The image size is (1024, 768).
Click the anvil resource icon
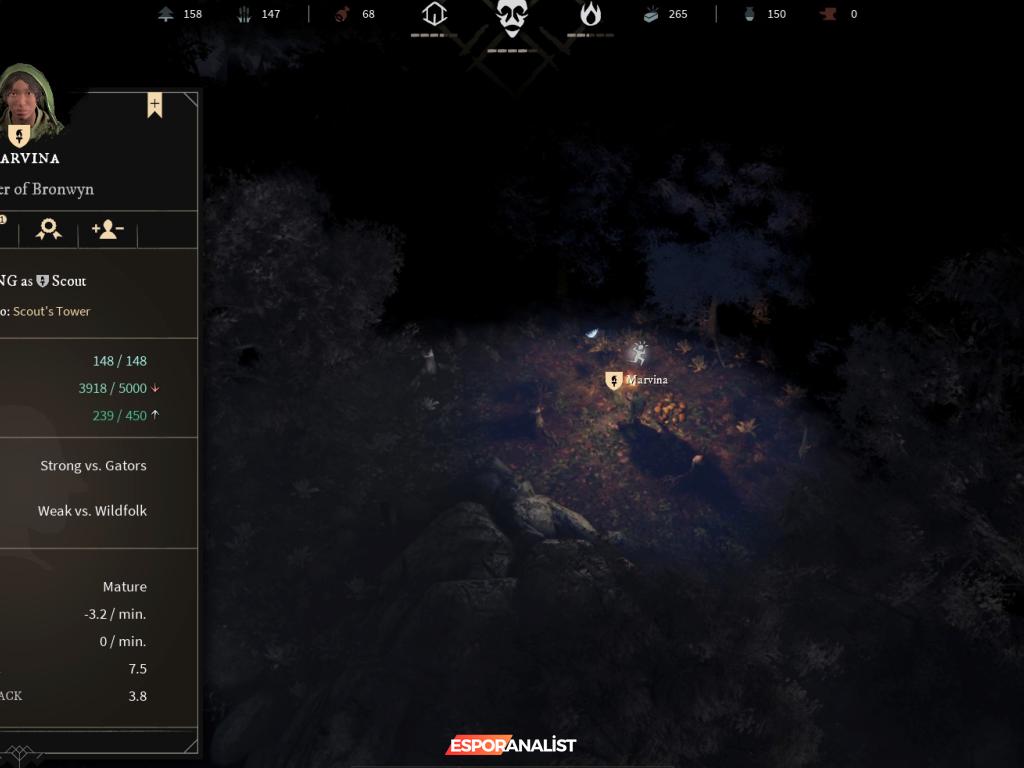point(827,14)
